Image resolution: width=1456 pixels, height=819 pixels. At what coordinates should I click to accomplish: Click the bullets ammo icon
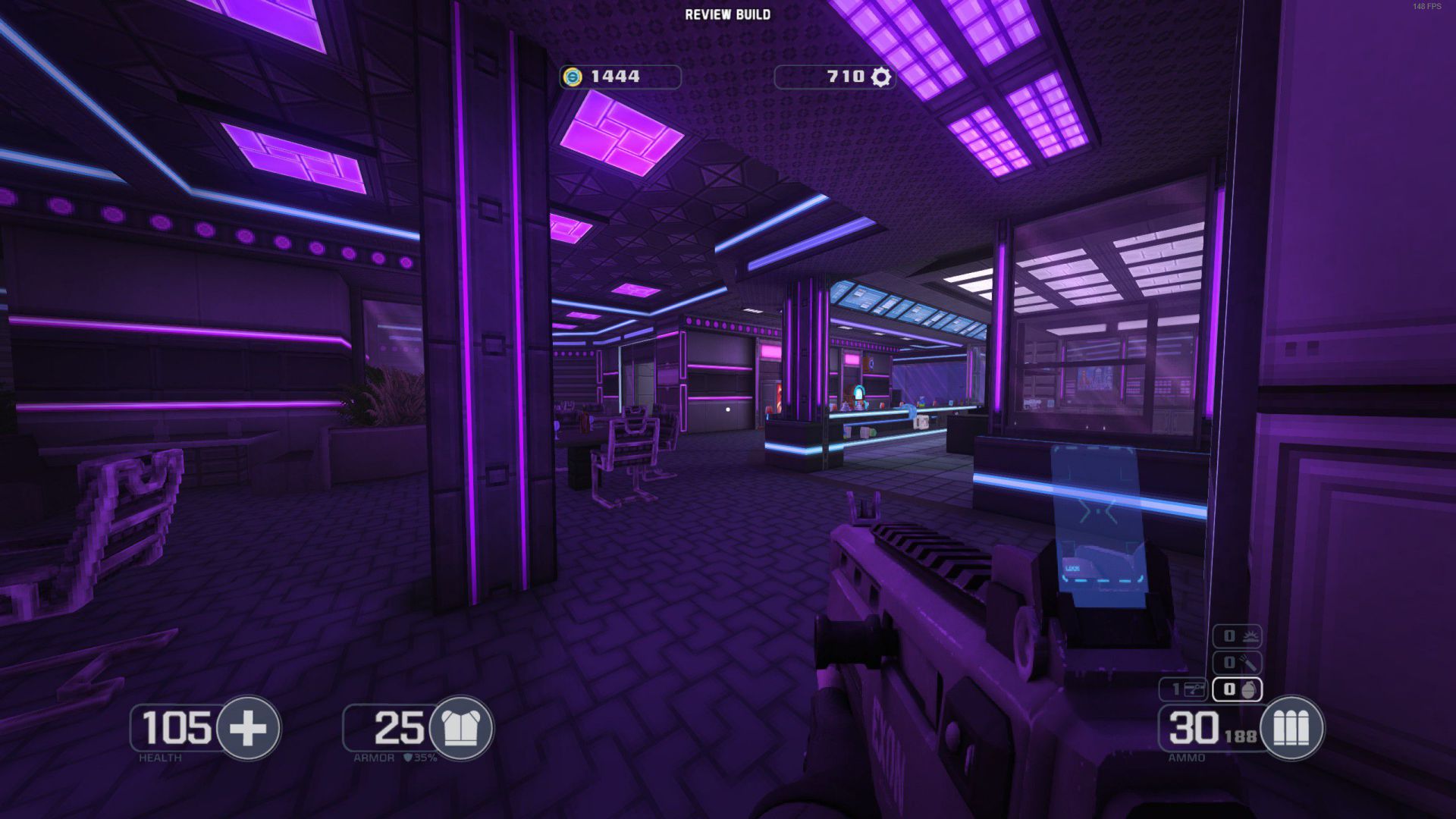point(1291,728)
